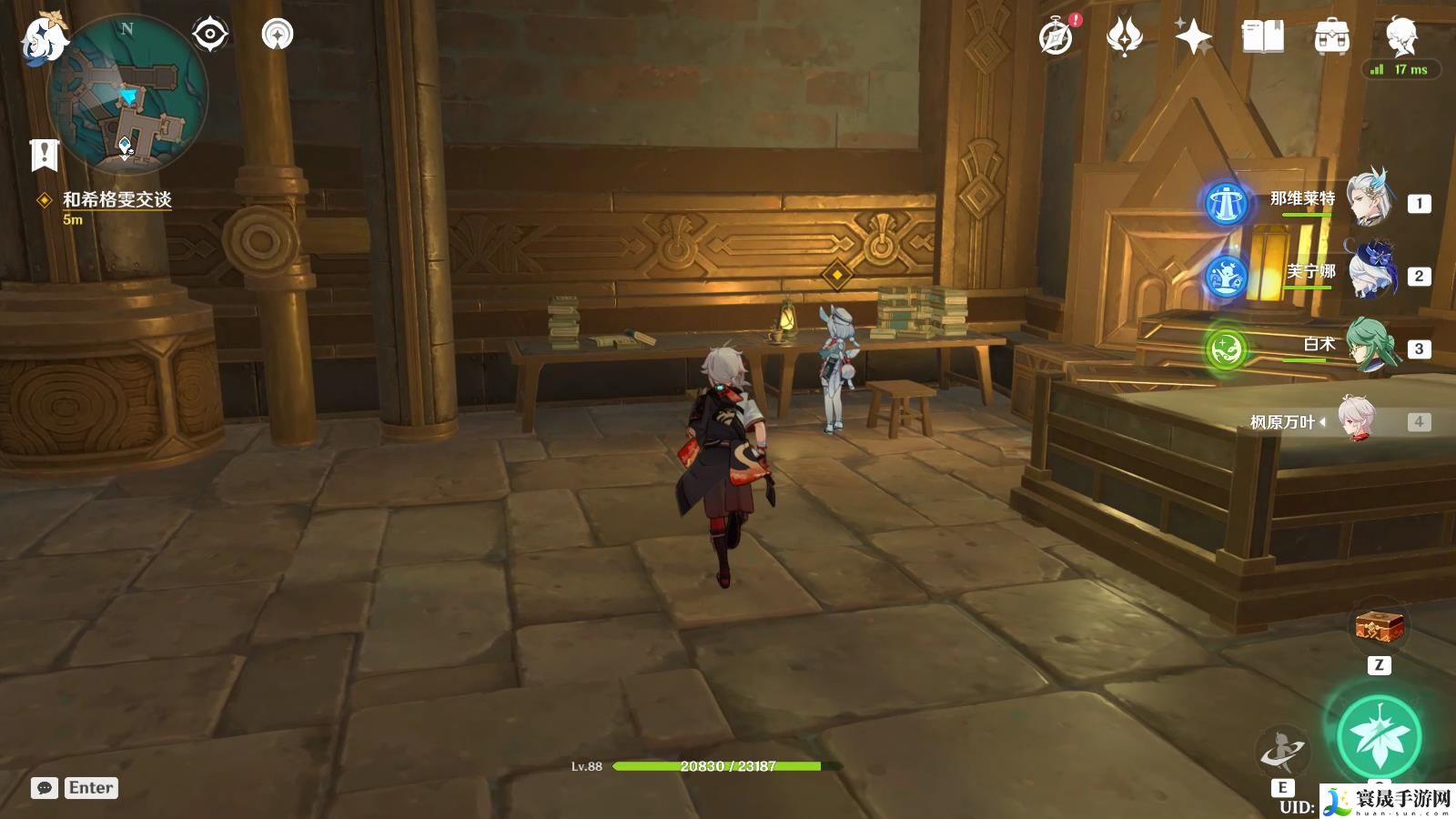Activate Kazuha's elemental skill icon
Image resolution: width=1456 pixels, height=819 pixels.
click(x=1281, y=753)
